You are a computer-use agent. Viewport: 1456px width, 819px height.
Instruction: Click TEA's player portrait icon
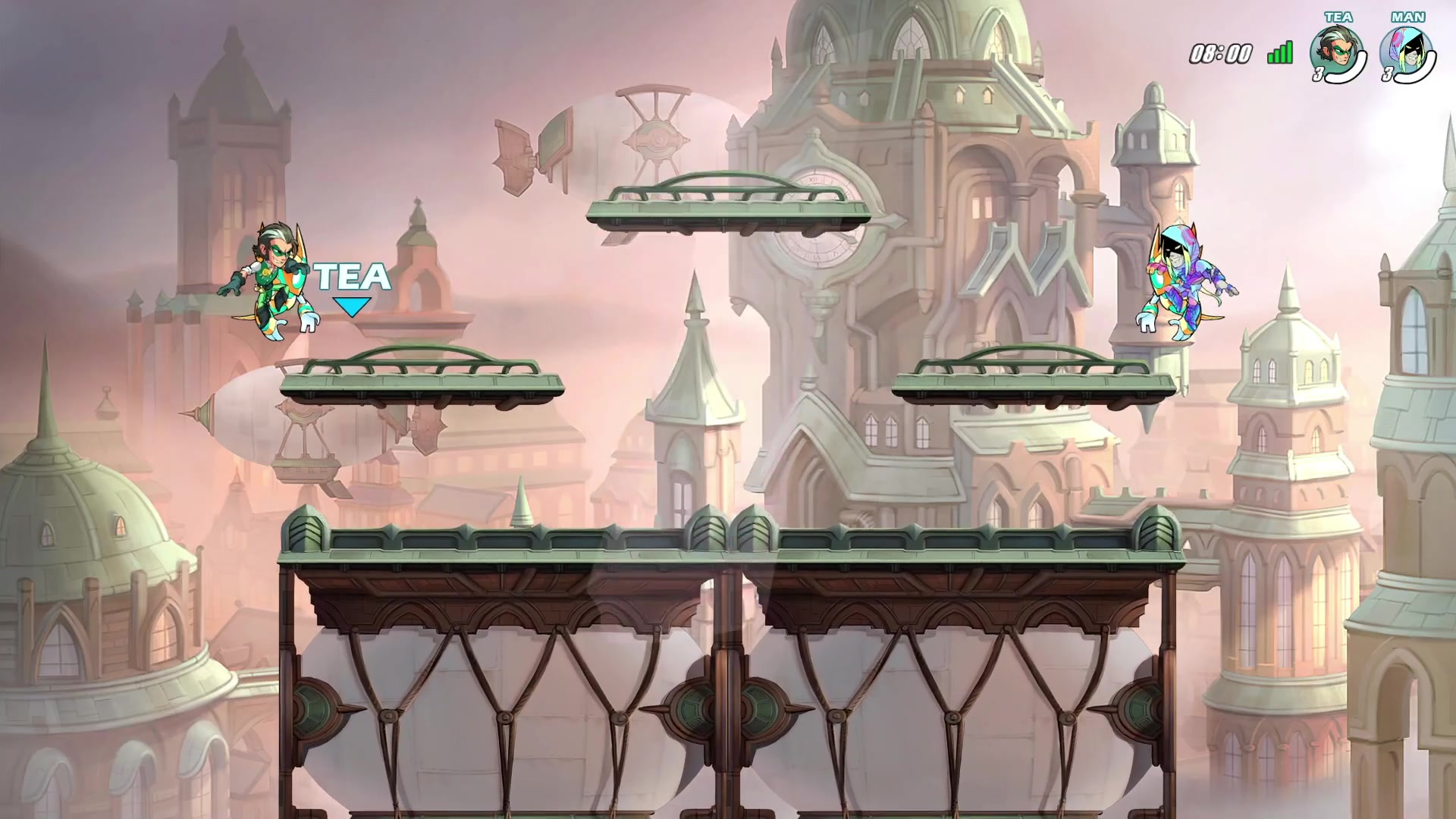(x=1336, y=52)
